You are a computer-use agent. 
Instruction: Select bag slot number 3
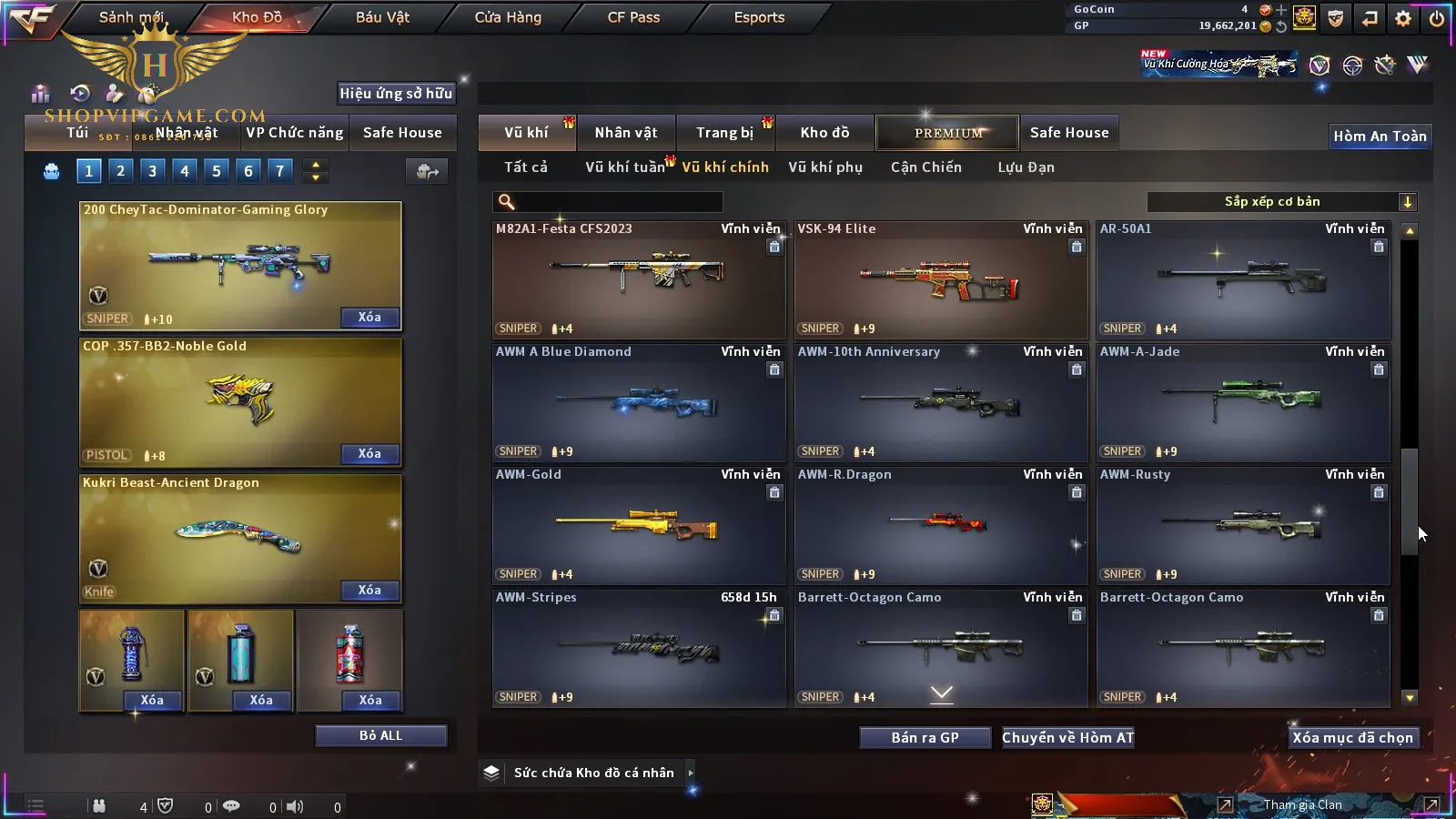pyautogui.click(x=152, y=171)
